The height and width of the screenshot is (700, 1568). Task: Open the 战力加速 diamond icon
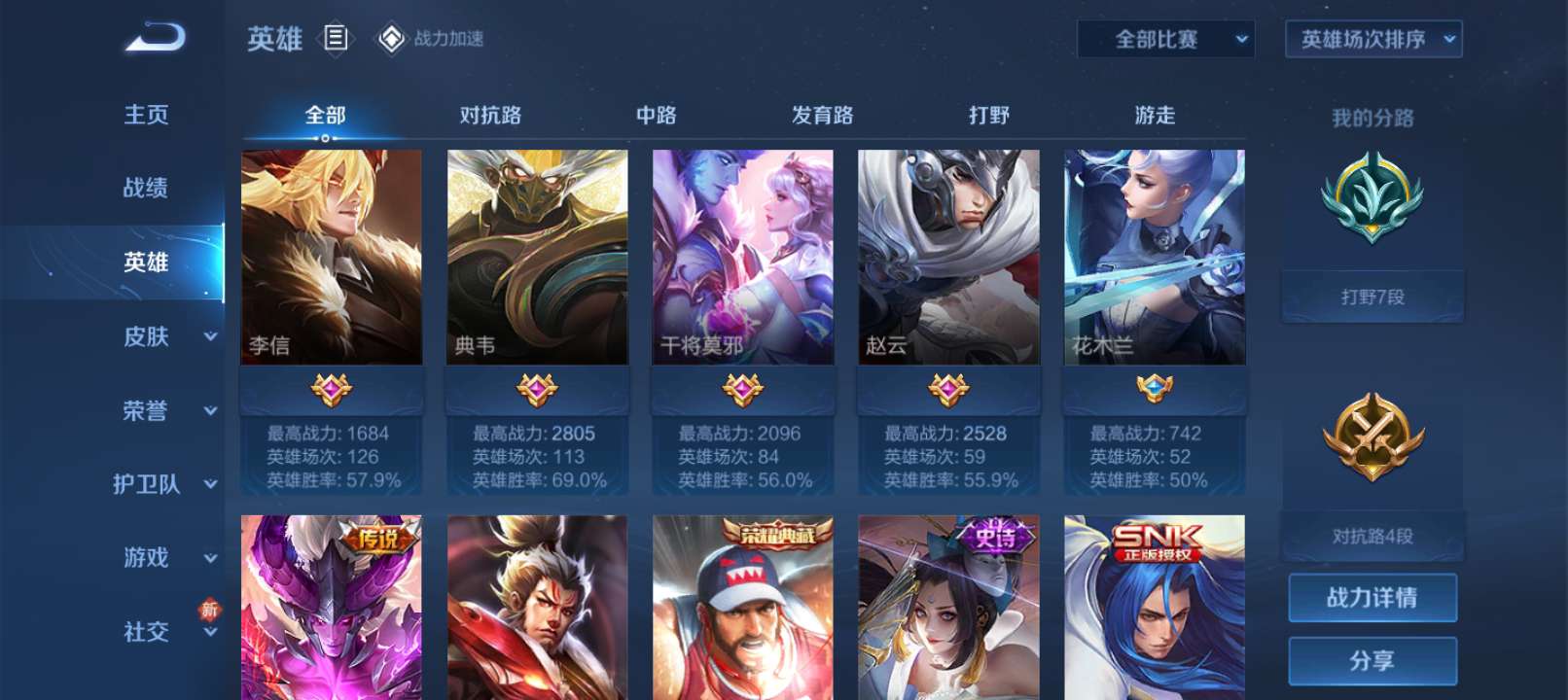pyautogui.click(x=393, y=37)
